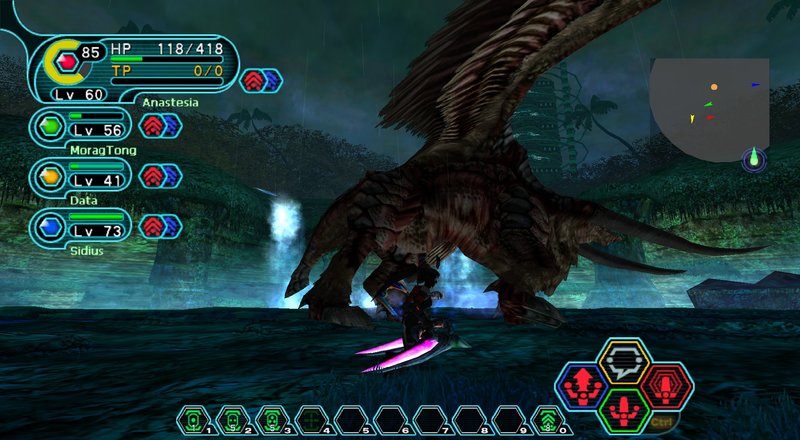The width and height of the screenshot is (800, 440).
Task: Select the hotbar item in slot 1
Action: 193,419
